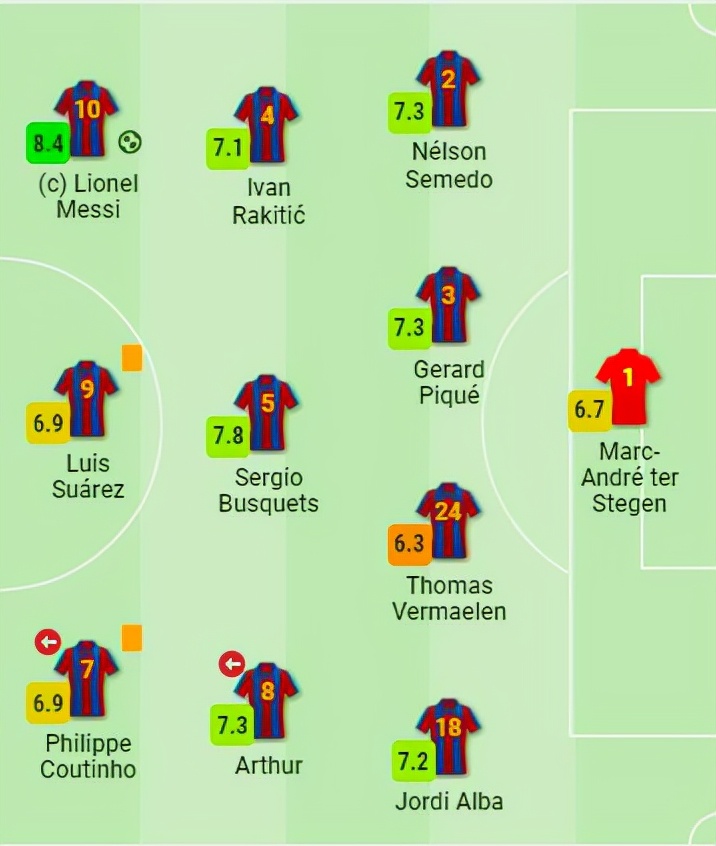
Task: Select Lionel Messi's number 10 shirt
Action: click(x=87, y=118)
